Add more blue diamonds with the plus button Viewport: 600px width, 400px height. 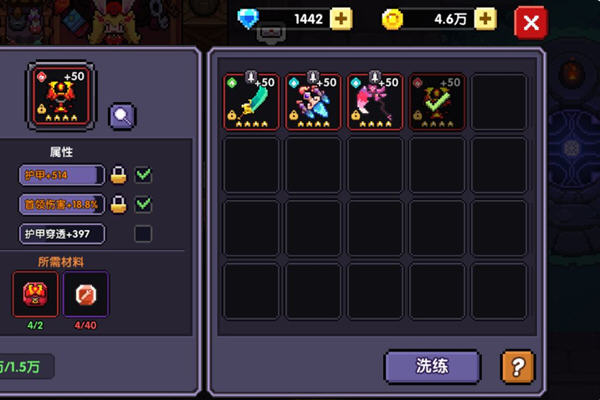click(x=341, y=19)
